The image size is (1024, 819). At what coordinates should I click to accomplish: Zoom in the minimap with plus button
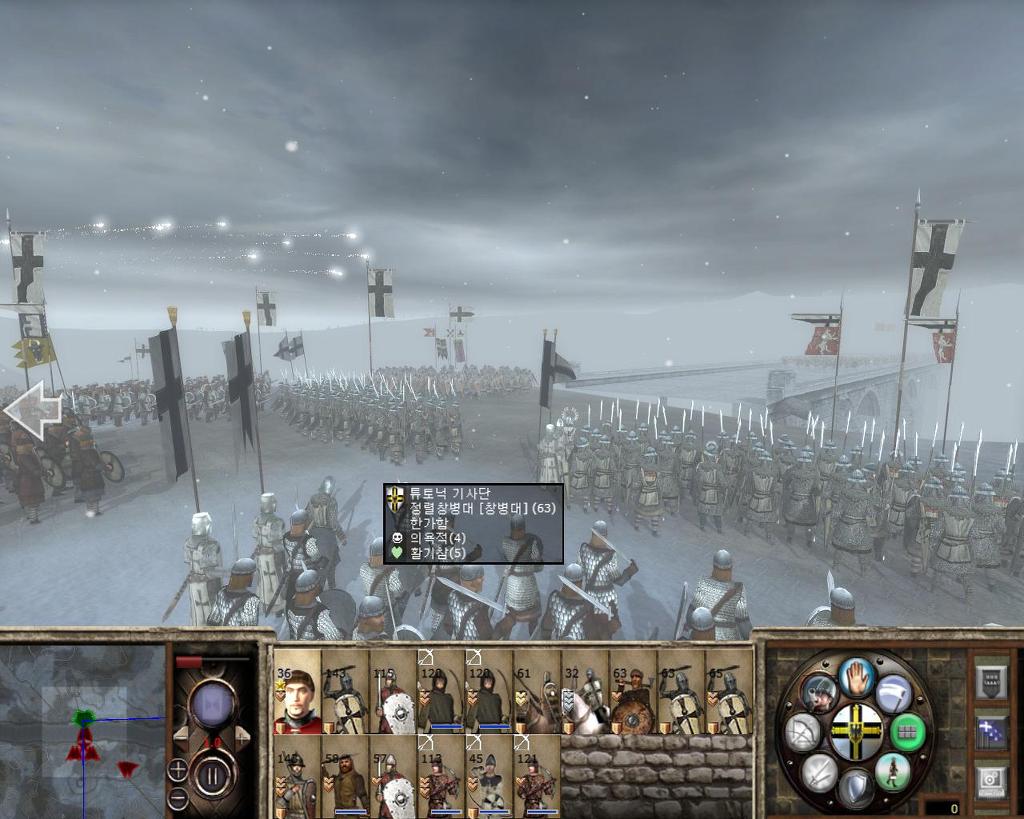177,770
